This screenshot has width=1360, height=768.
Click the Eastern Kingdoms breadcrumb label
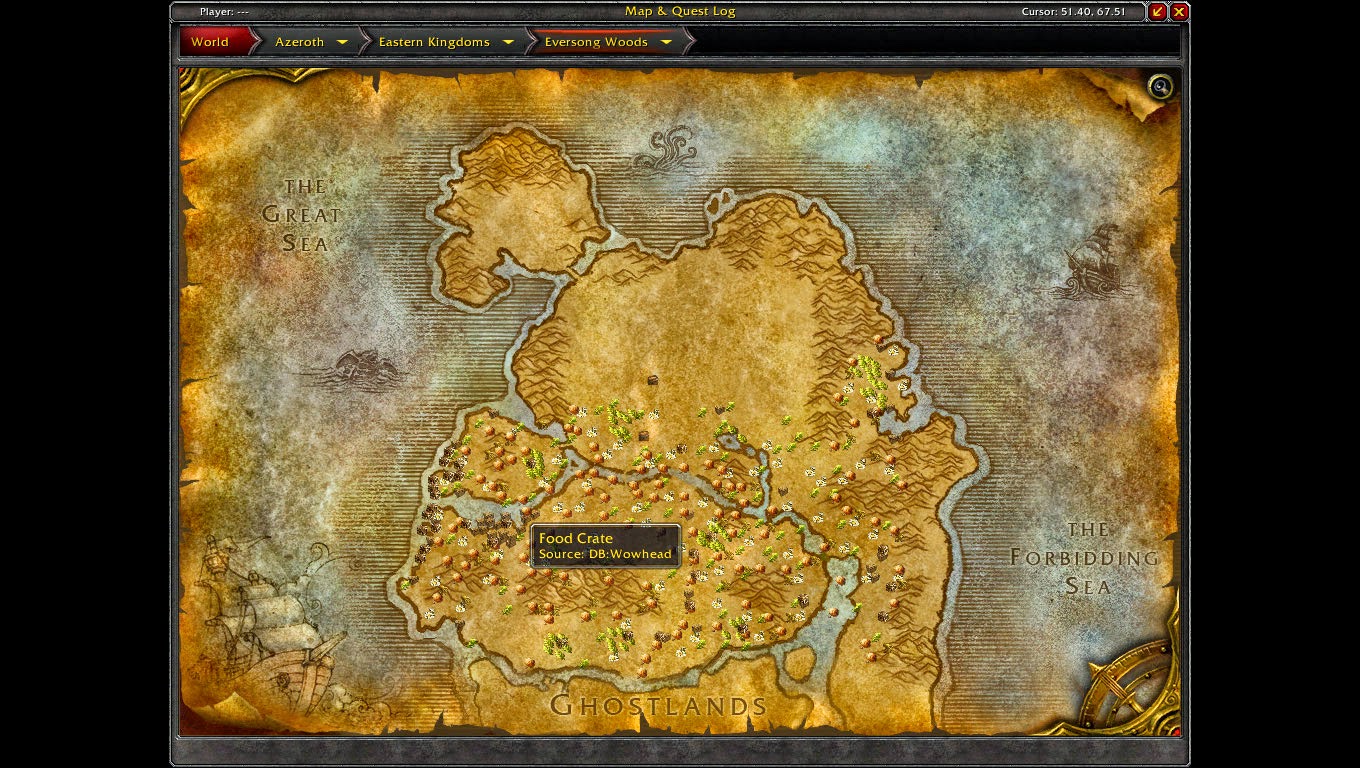coord(433,41)
